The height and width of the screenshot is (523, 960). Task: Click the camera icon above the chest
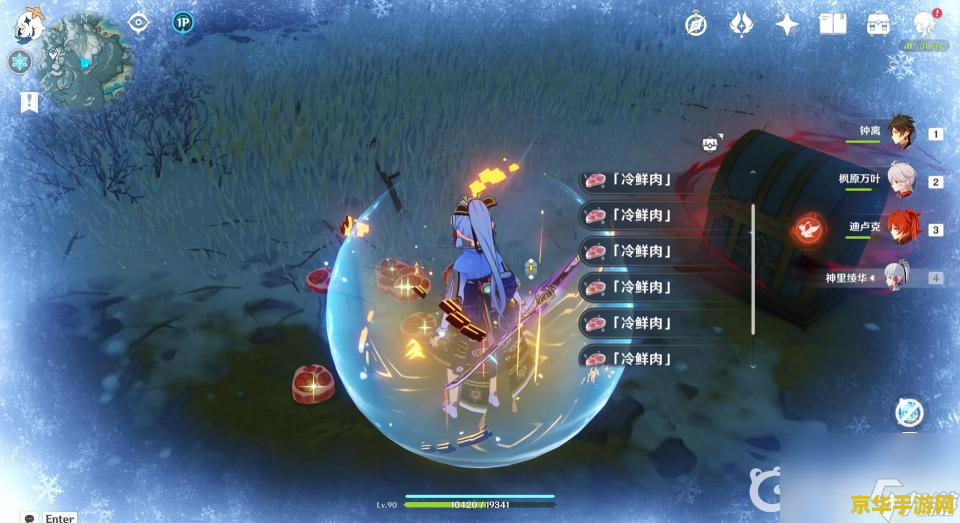pos(711,144)
